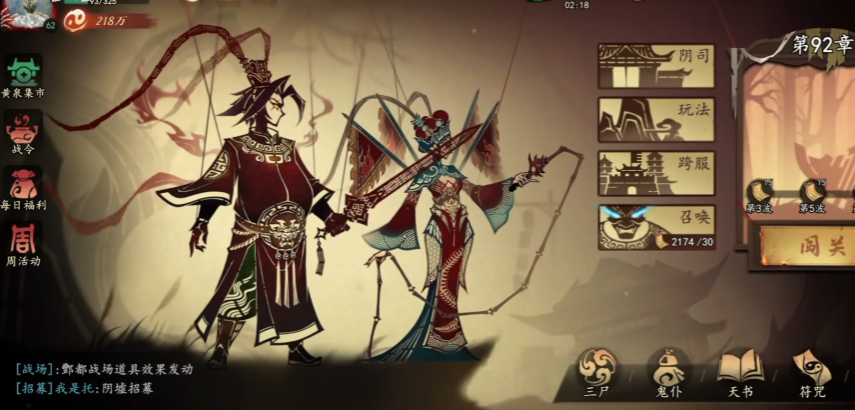Open the 玩法 gameplay modes

[656, 119]
